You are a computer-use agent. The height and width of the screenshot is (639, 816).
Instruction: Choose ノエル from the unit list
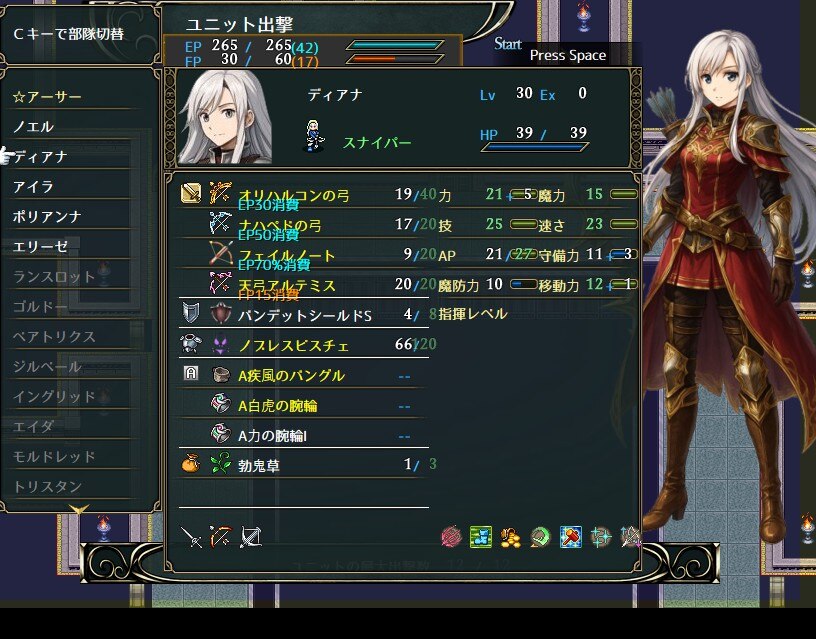(x=34, y=127)
